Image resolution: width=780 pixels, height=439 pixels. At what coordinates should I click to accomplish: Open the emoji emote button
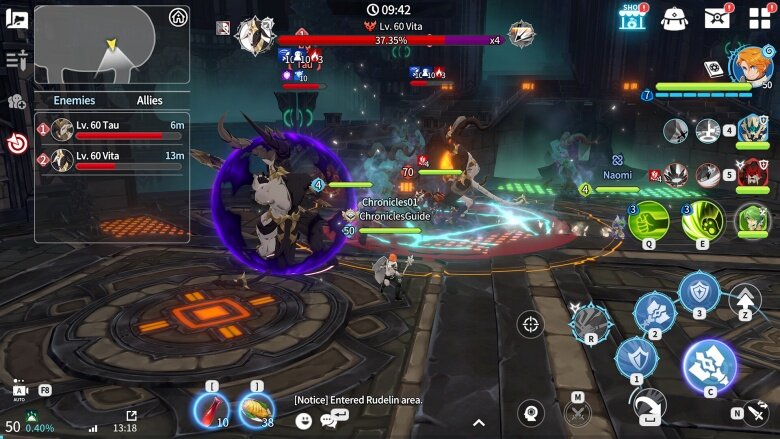[x=303, y=421]
